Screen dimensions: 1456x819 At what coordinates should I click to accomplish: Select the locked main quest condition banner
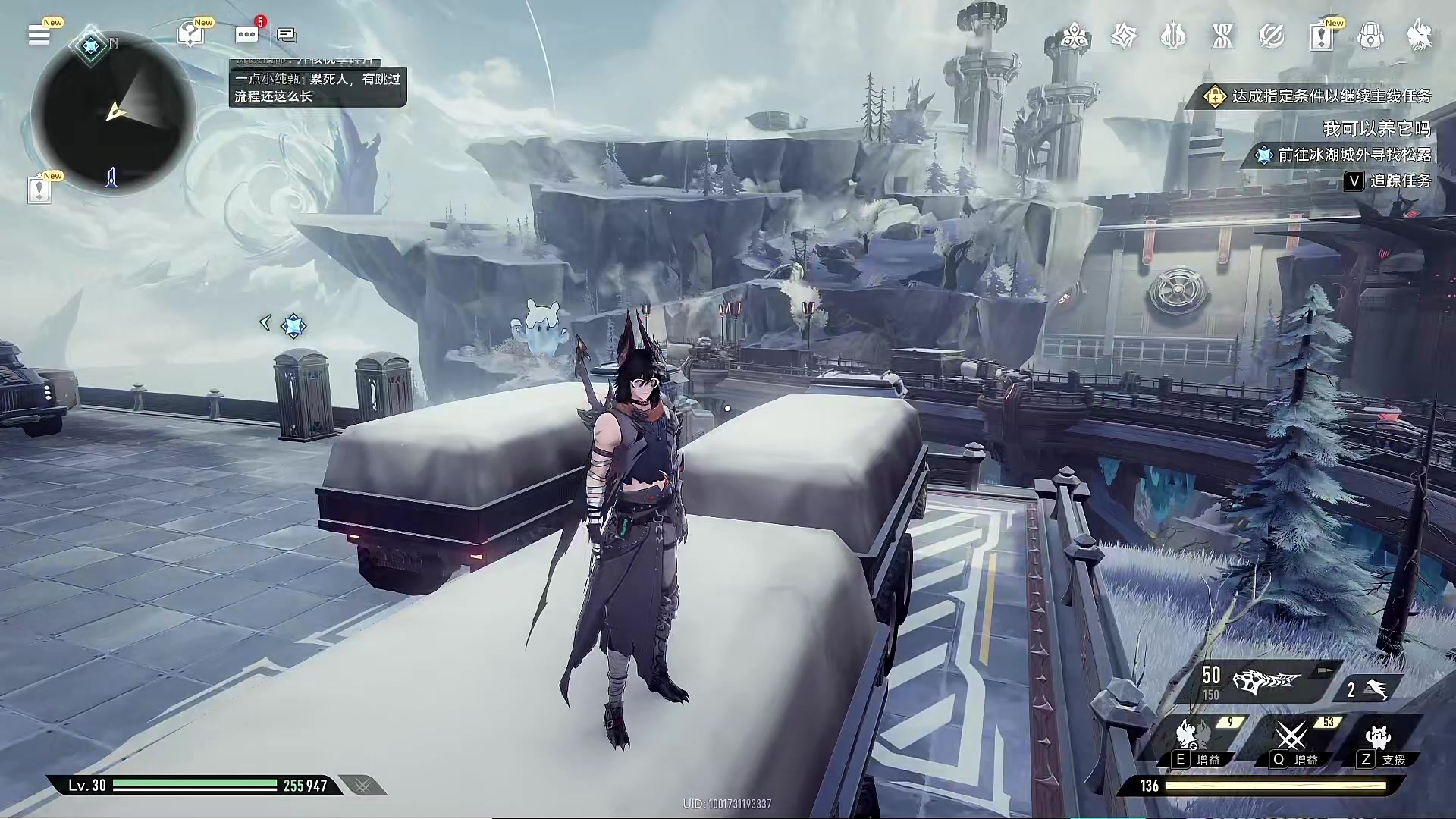coord(1318,96)
